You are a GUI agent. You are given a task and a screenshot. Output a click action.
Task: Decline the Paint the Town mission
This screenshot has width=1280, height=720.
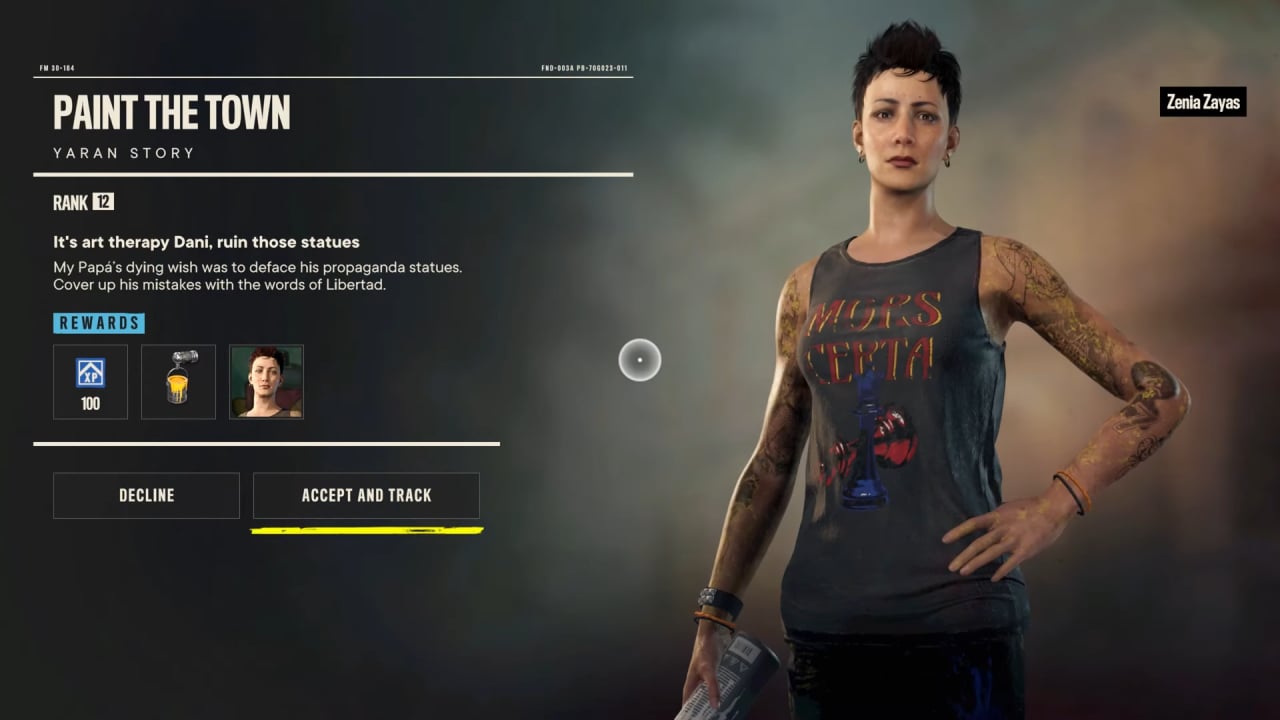point(146,495)
